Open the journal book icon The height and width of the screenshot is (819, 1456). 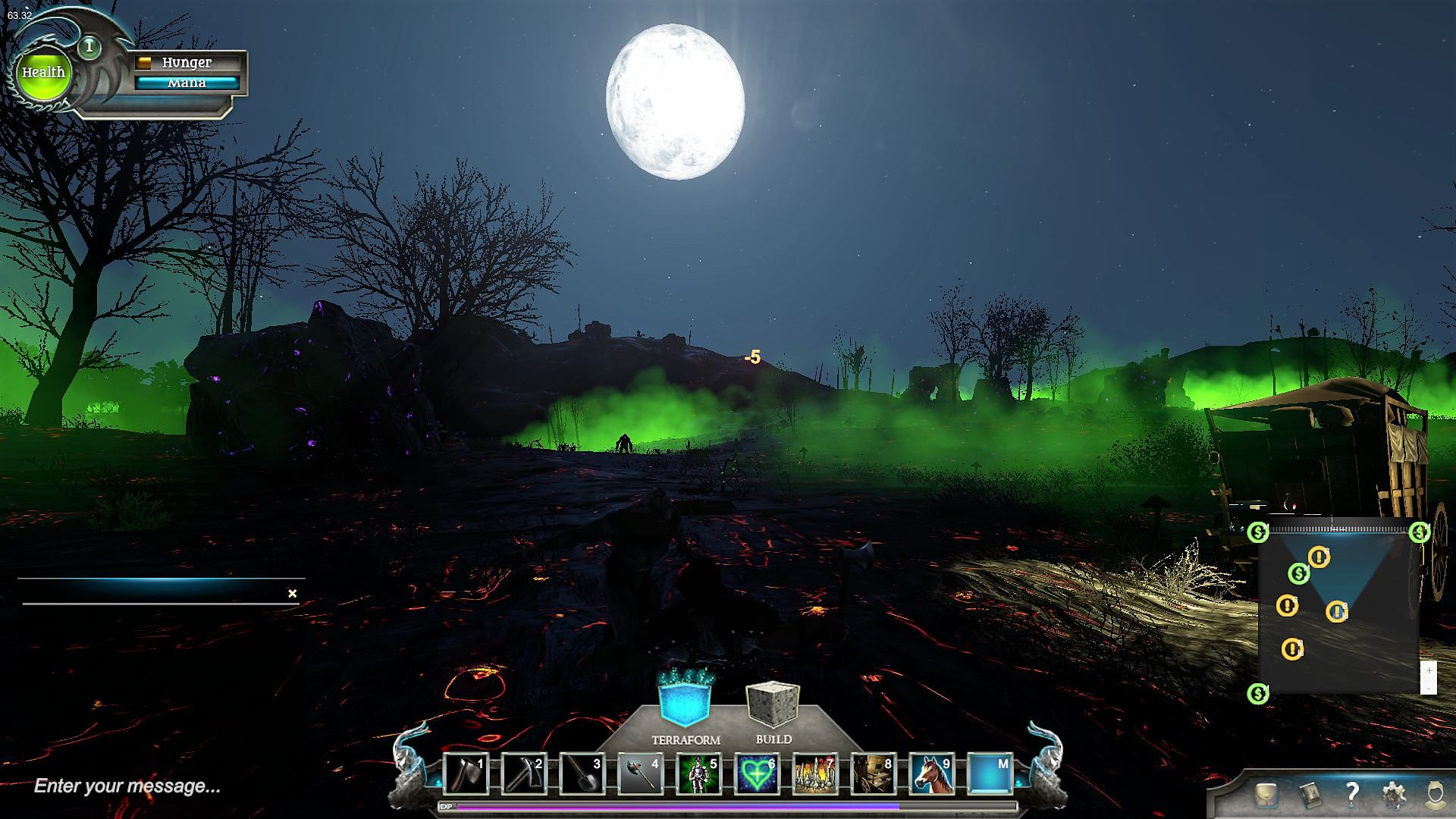click(1310, 795)
